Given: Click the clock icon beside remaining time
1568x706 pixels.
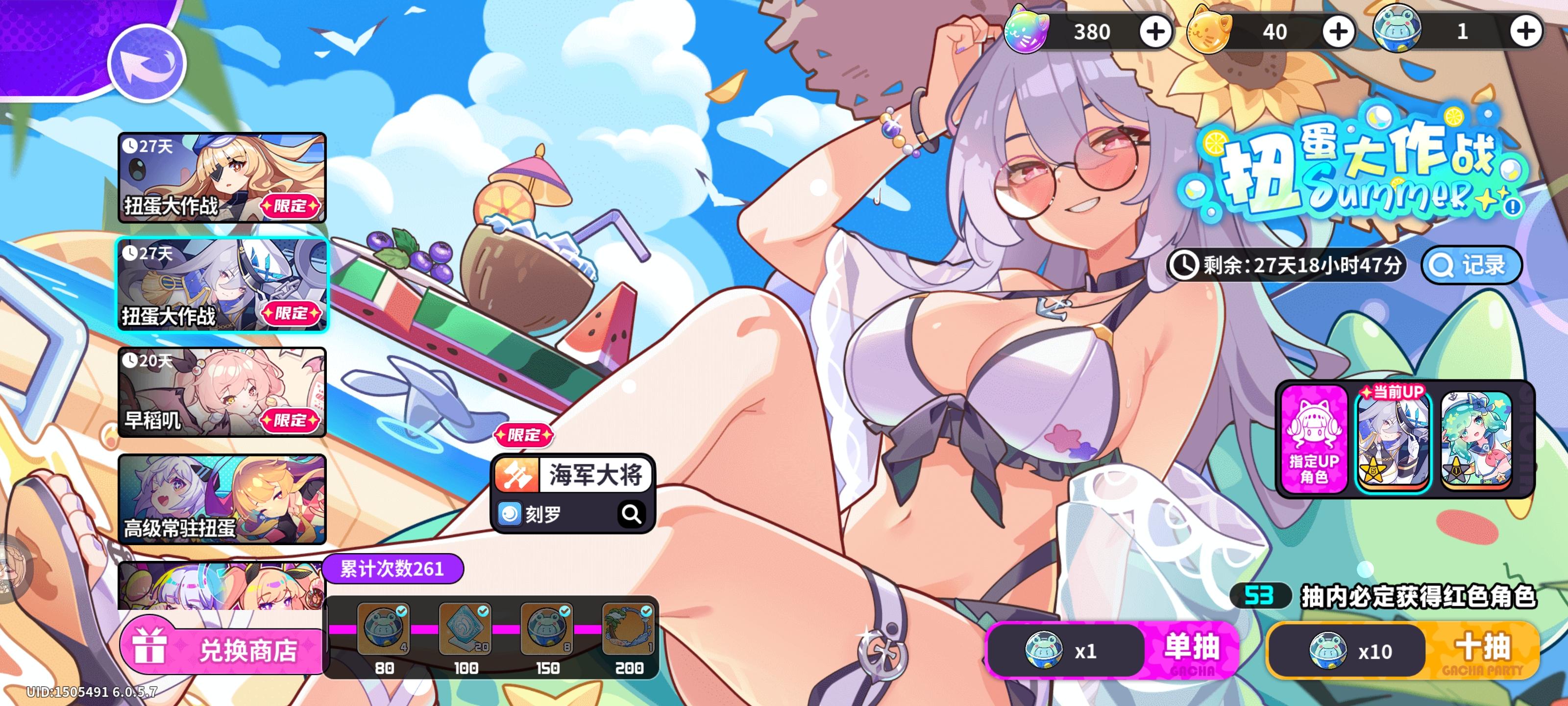Looking at the screenshot, I should point(1184,265).
